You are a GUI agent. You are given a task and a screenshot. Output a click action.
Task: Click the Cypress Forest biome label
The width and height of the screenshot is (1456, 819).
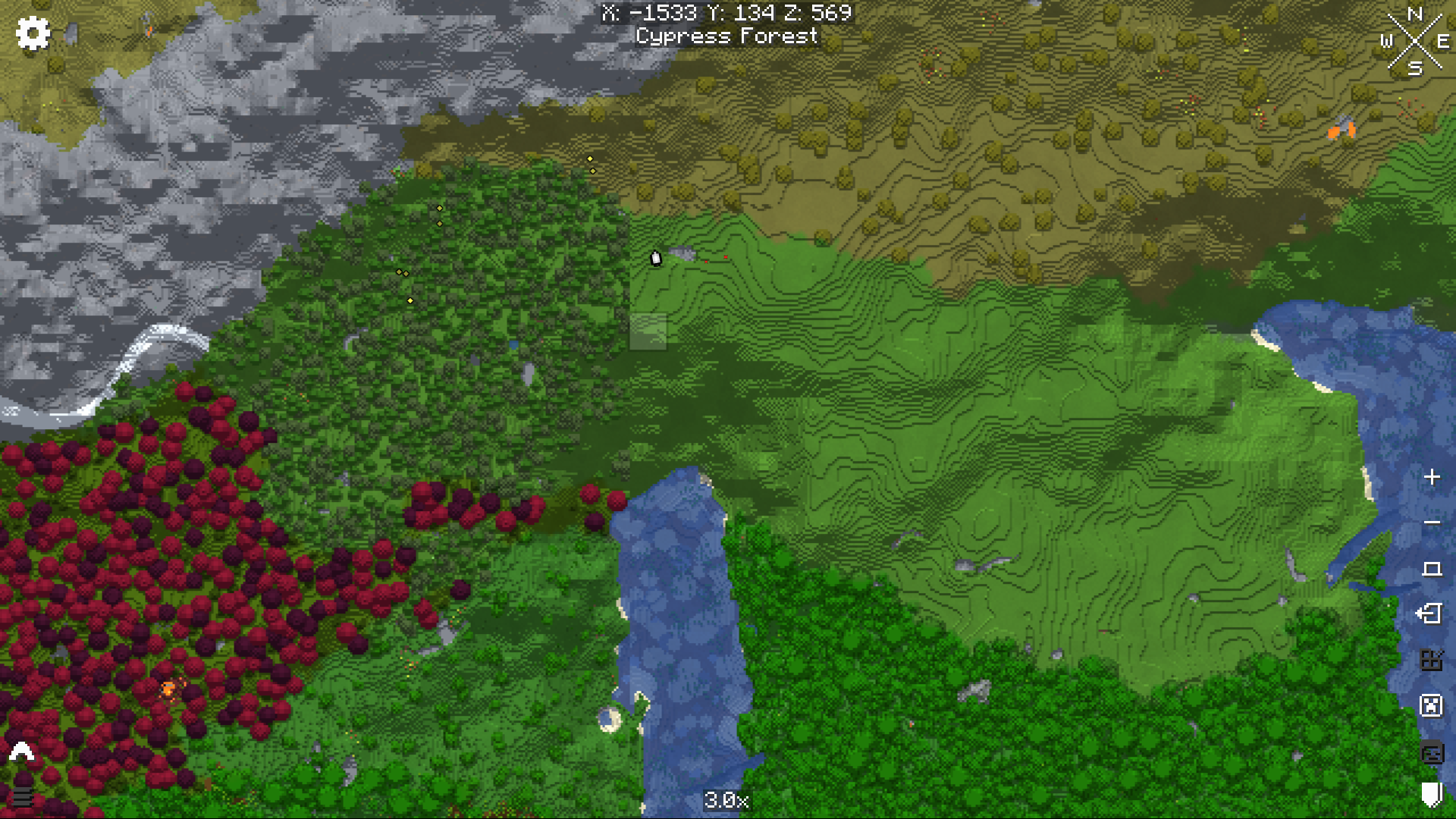click(x=727, y=36)
